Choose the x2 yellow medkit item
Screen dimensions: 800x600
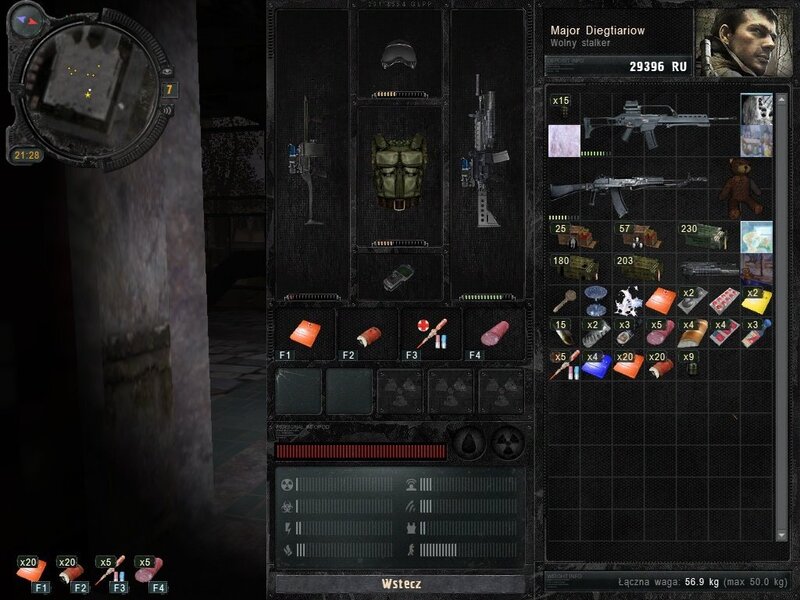(x=755, y=301)
